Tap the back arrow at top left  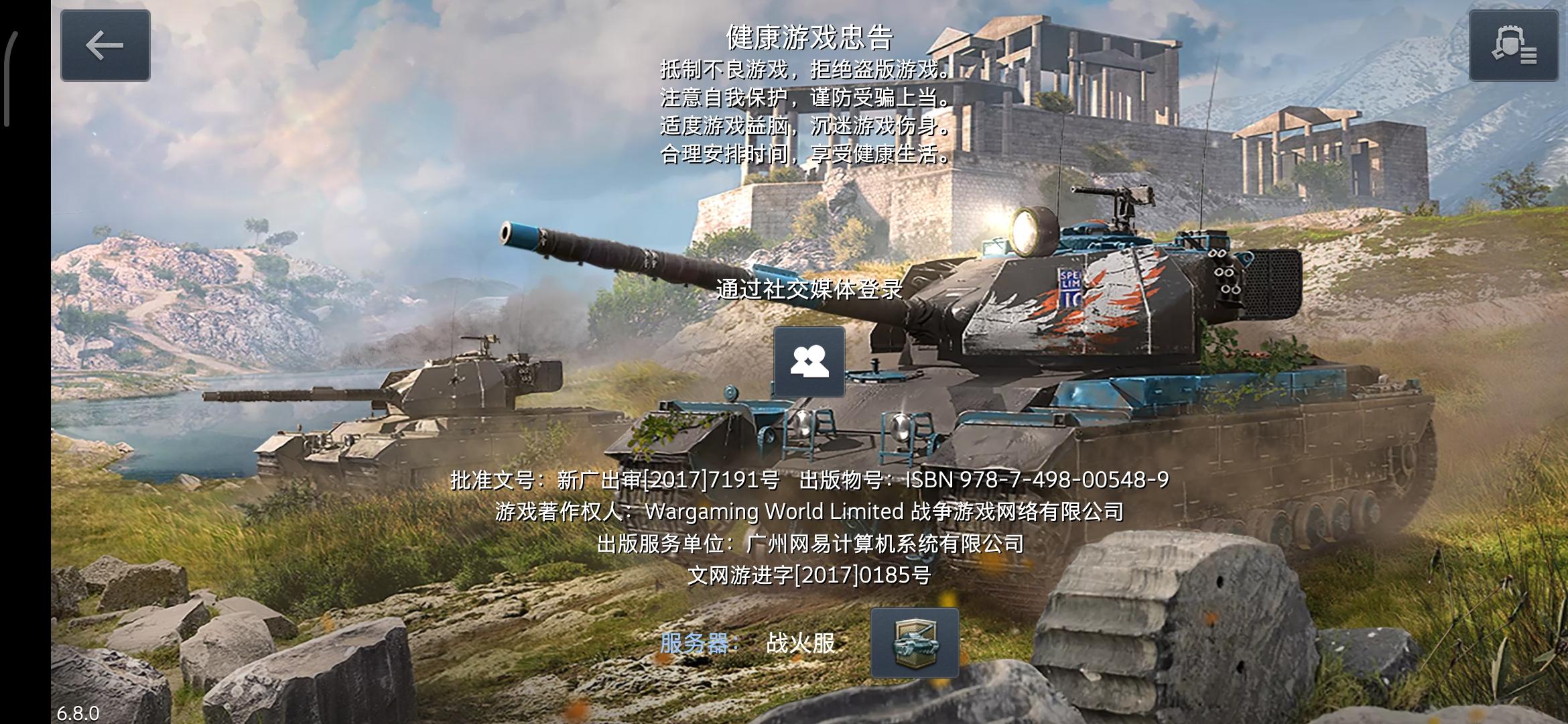point(105,46)
